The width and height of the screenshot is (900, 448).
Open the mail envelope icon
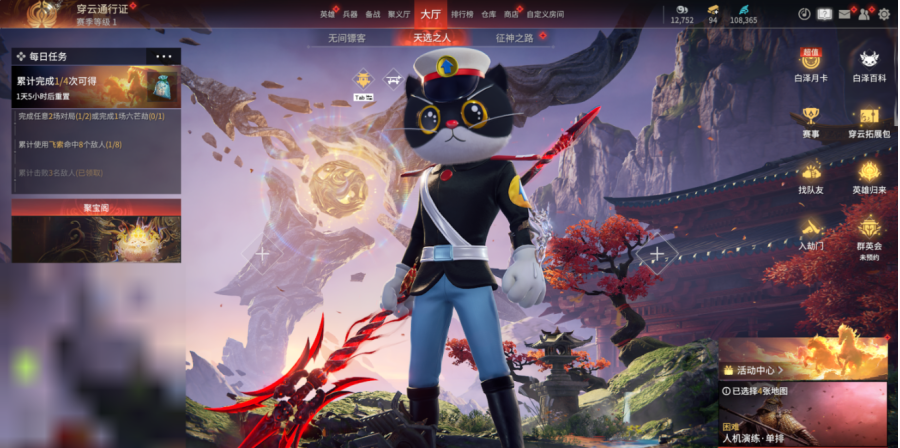point(845,14)
